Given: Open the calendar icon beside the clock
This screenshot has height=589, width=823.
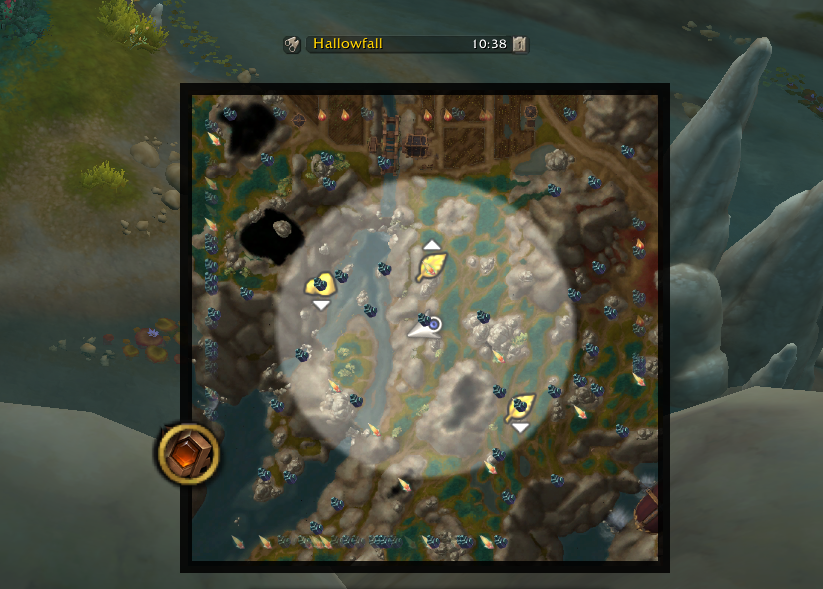Looking at the screenshot, I should (x=520, y=44).
